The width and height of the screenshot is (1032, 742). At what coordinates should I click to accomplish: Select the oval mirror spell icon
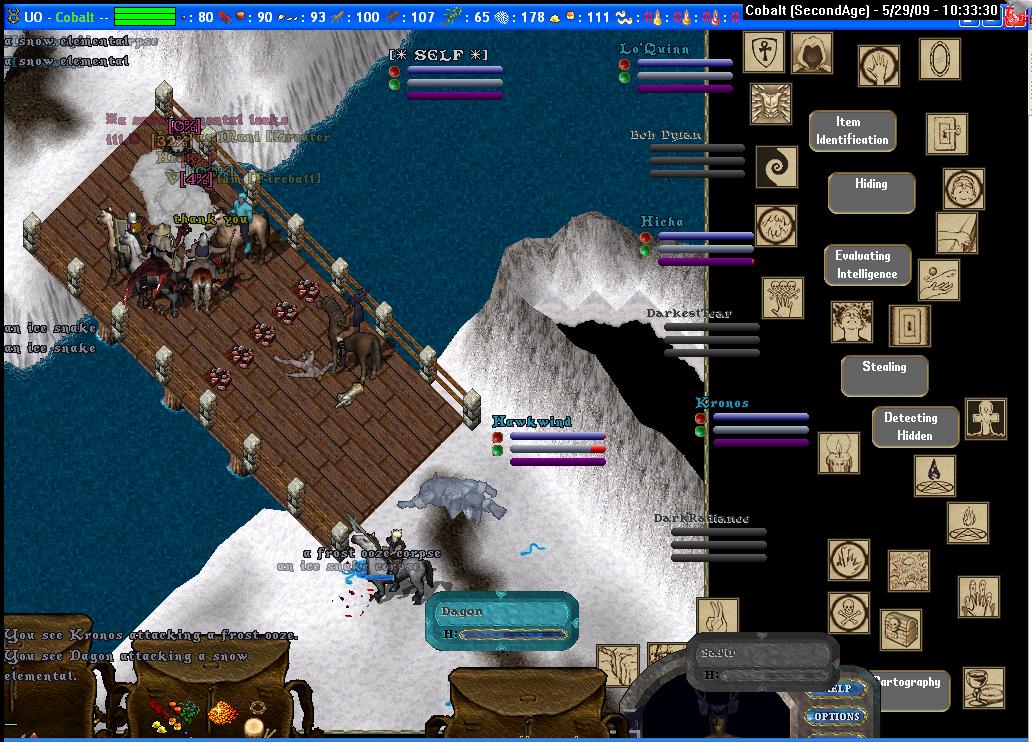(x=939, y=58)
